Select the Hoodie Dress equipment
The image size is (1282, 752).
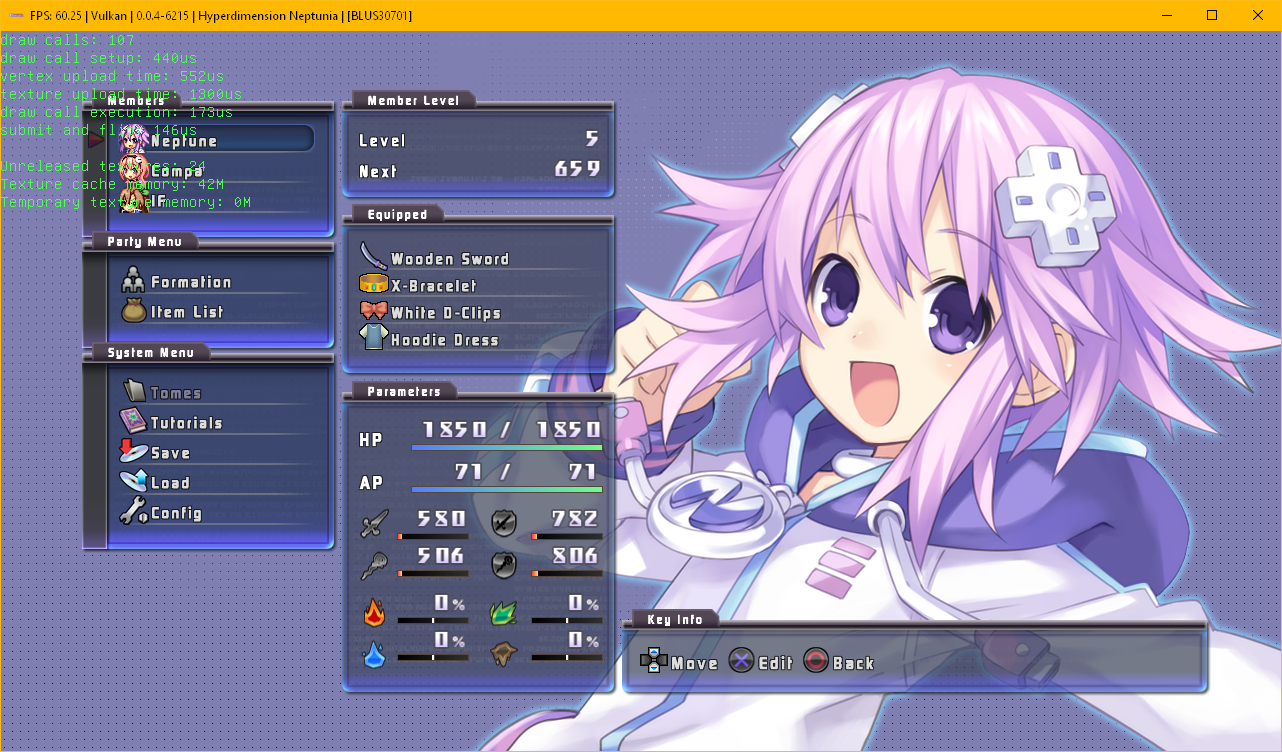point(444,340)
